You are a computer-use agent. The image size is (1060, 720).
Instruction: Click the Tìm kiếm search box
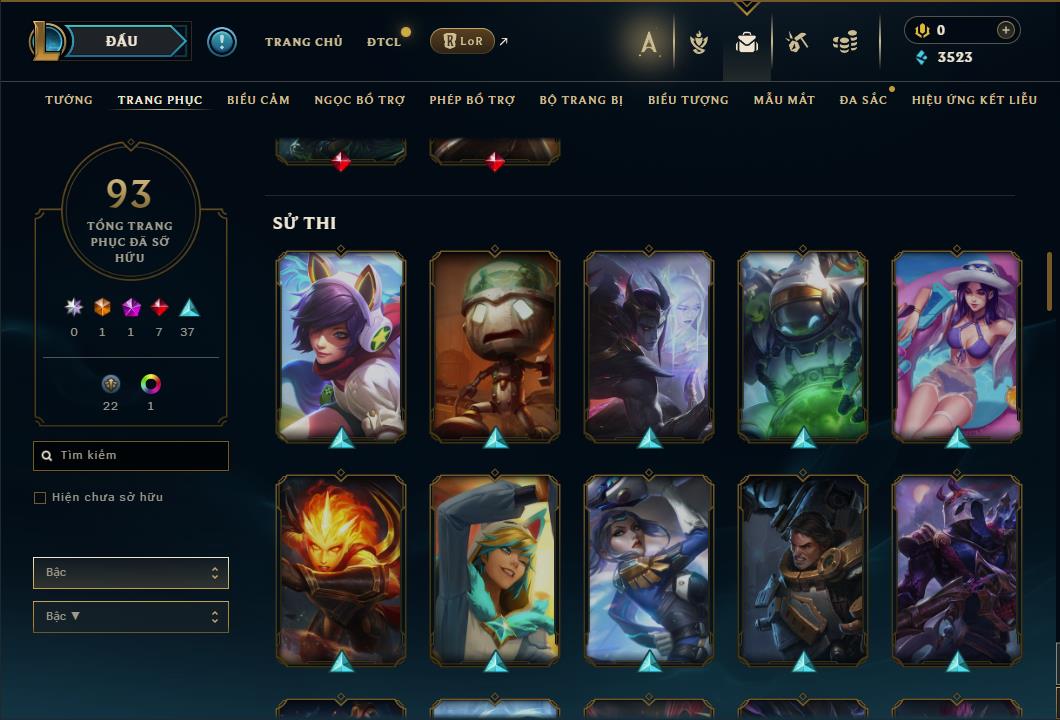click(131, 456)
